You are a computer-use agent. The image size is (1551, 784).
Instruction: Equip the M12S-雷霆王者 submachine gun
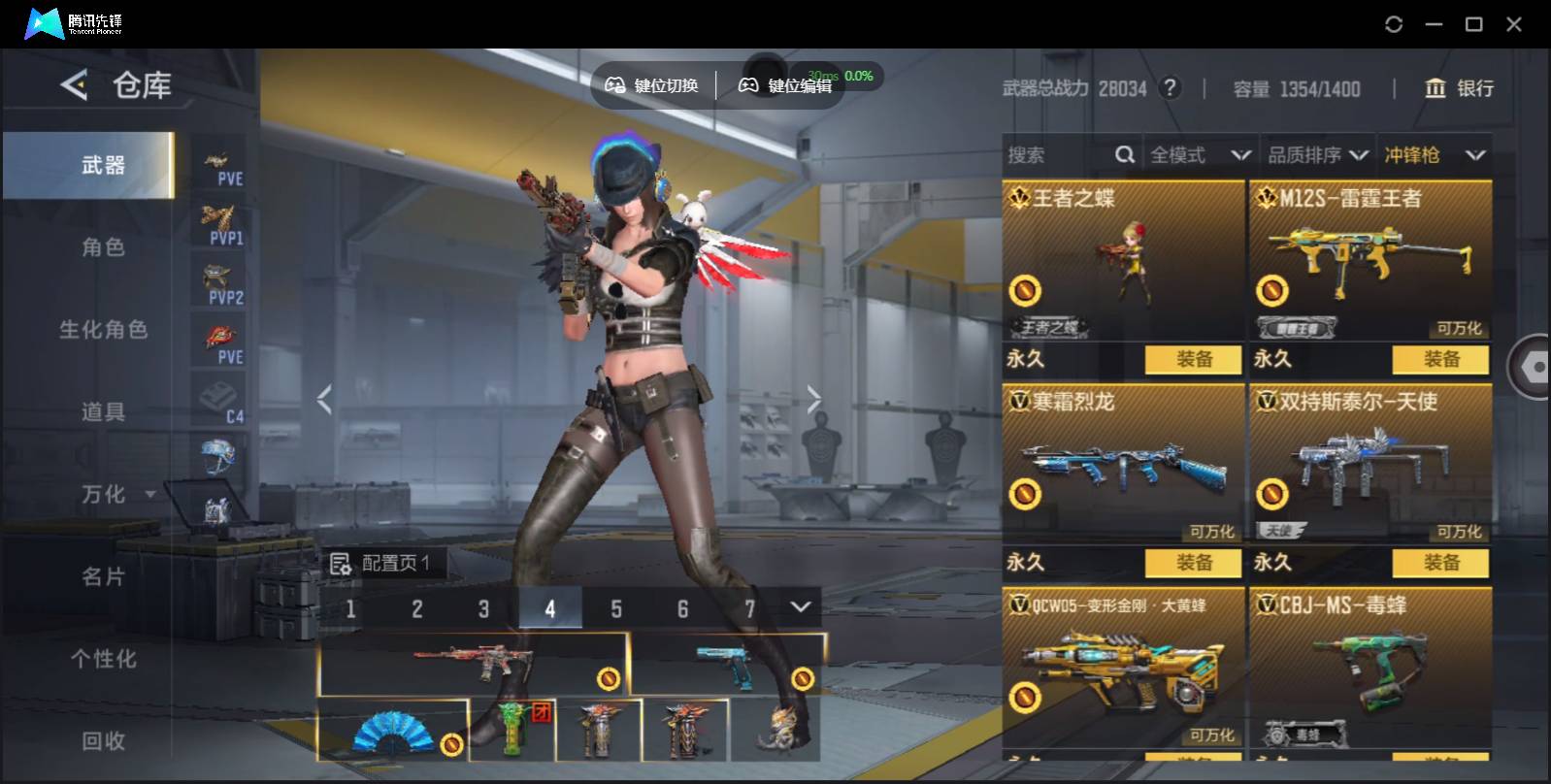point(1440,359)
